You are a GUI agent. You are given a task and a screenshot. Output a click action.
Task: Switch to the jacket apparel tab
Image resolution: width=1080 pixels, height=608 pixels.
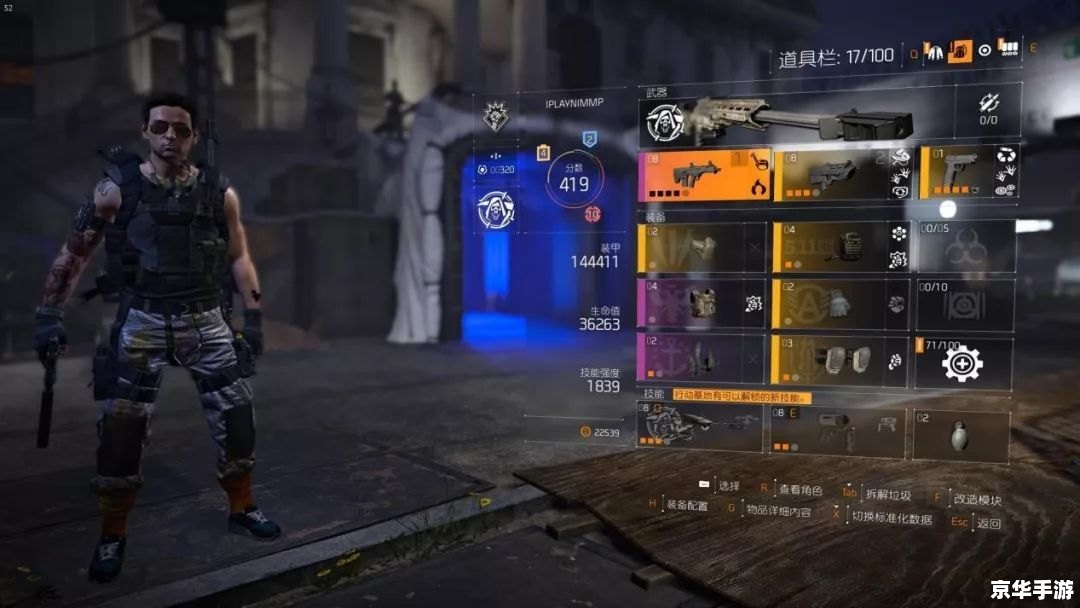pos(936,51)
